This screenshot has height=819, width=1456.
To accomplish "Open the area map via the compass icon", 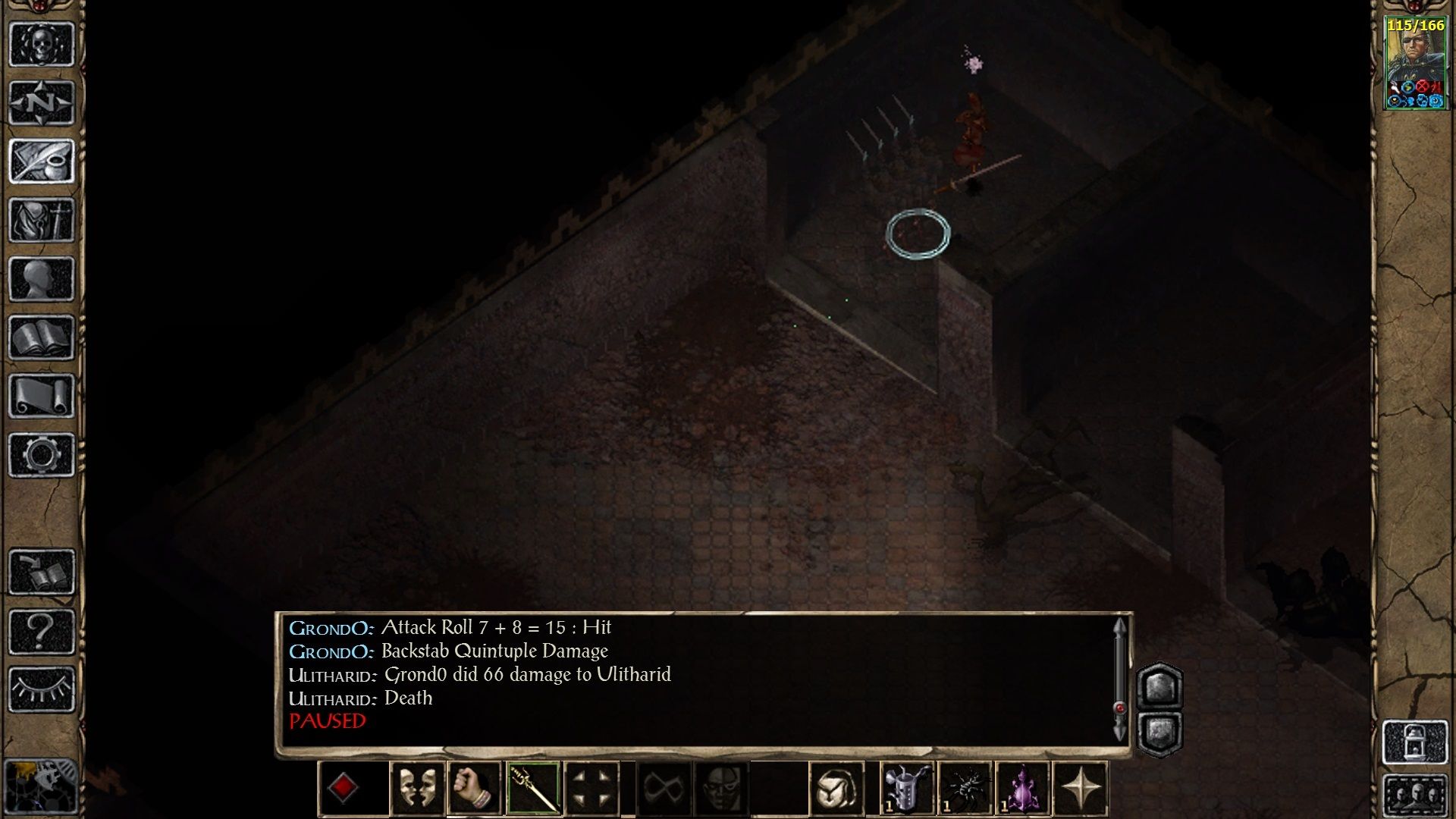I will coord(42,102).
